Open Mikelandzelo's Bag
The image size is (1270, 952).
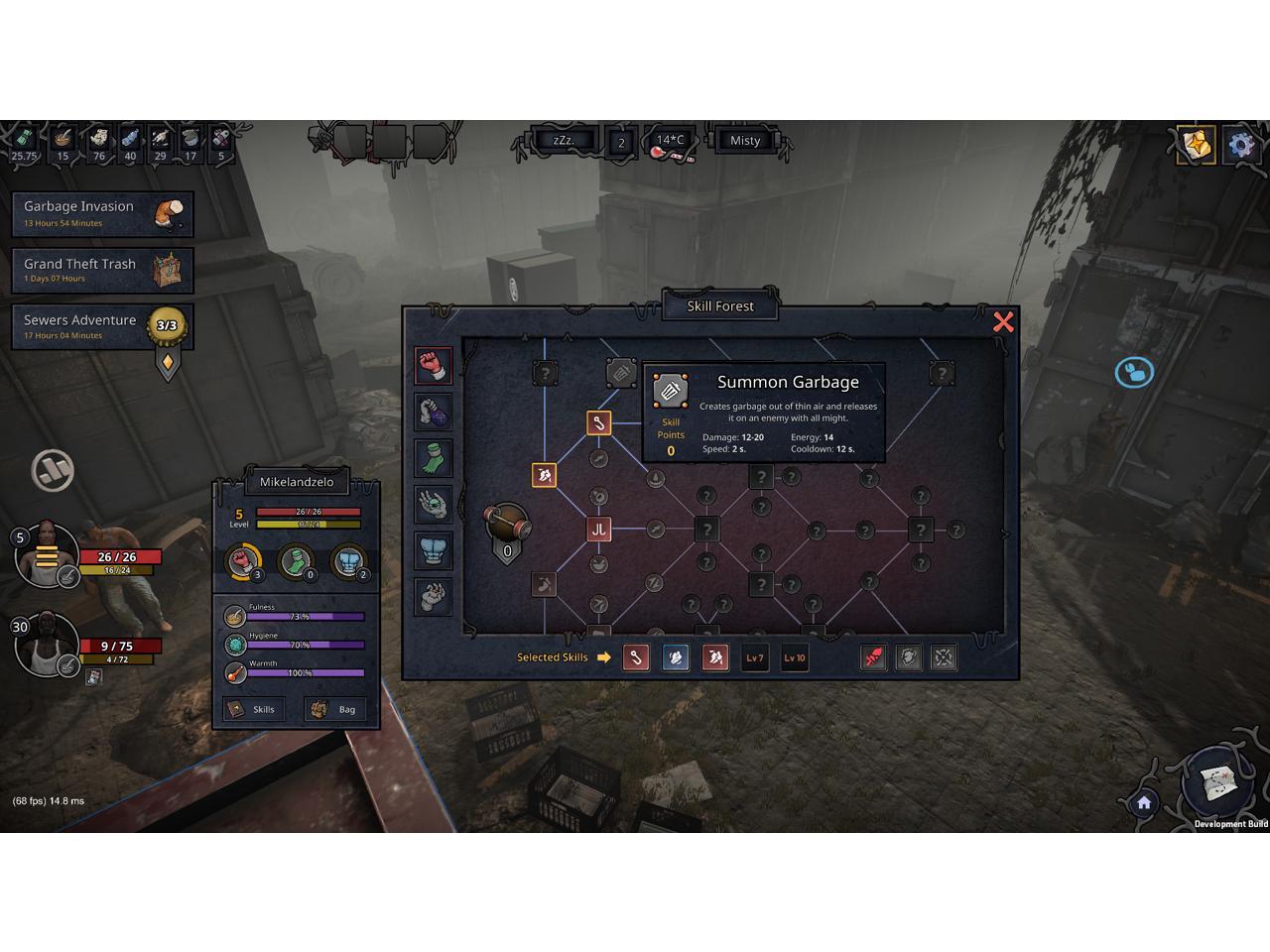(335, 709)
